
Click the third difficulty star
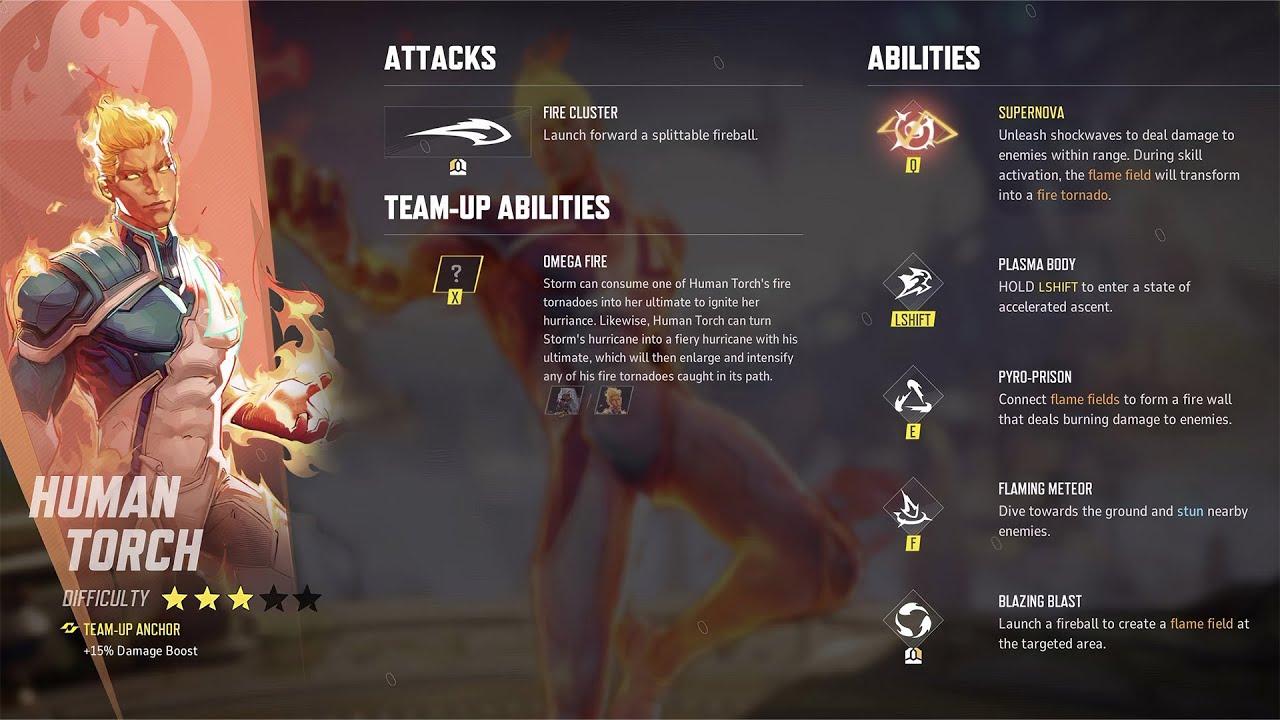pos(239,598)
